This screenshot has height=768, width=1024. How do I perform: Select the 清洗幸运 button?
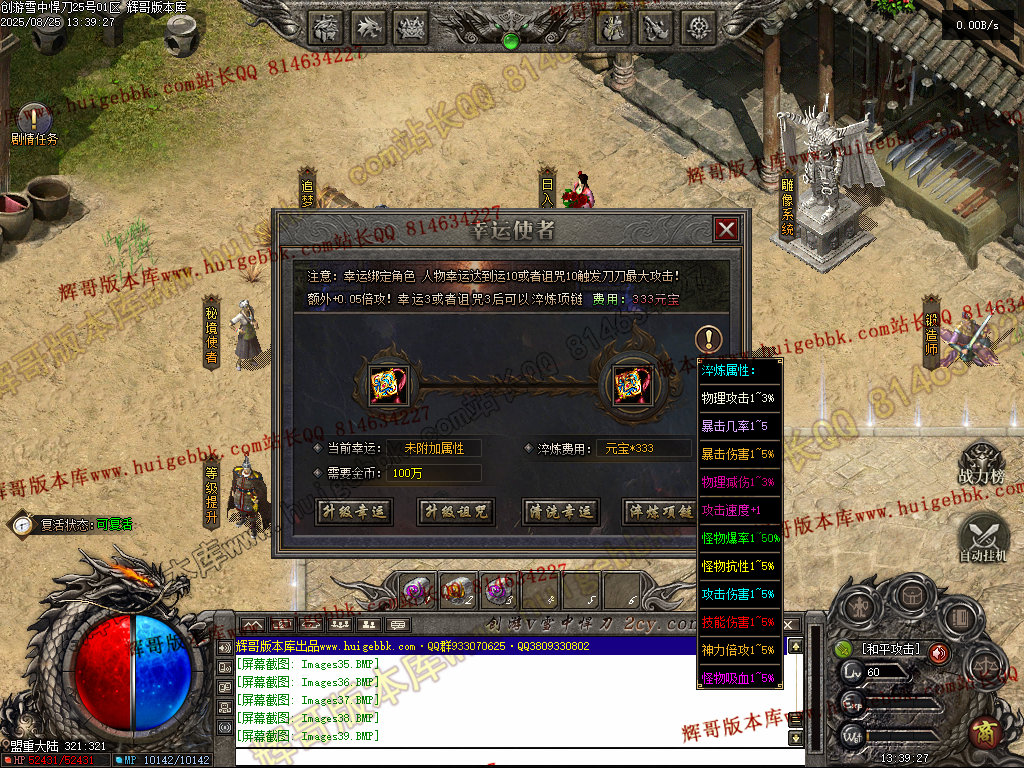559,511
